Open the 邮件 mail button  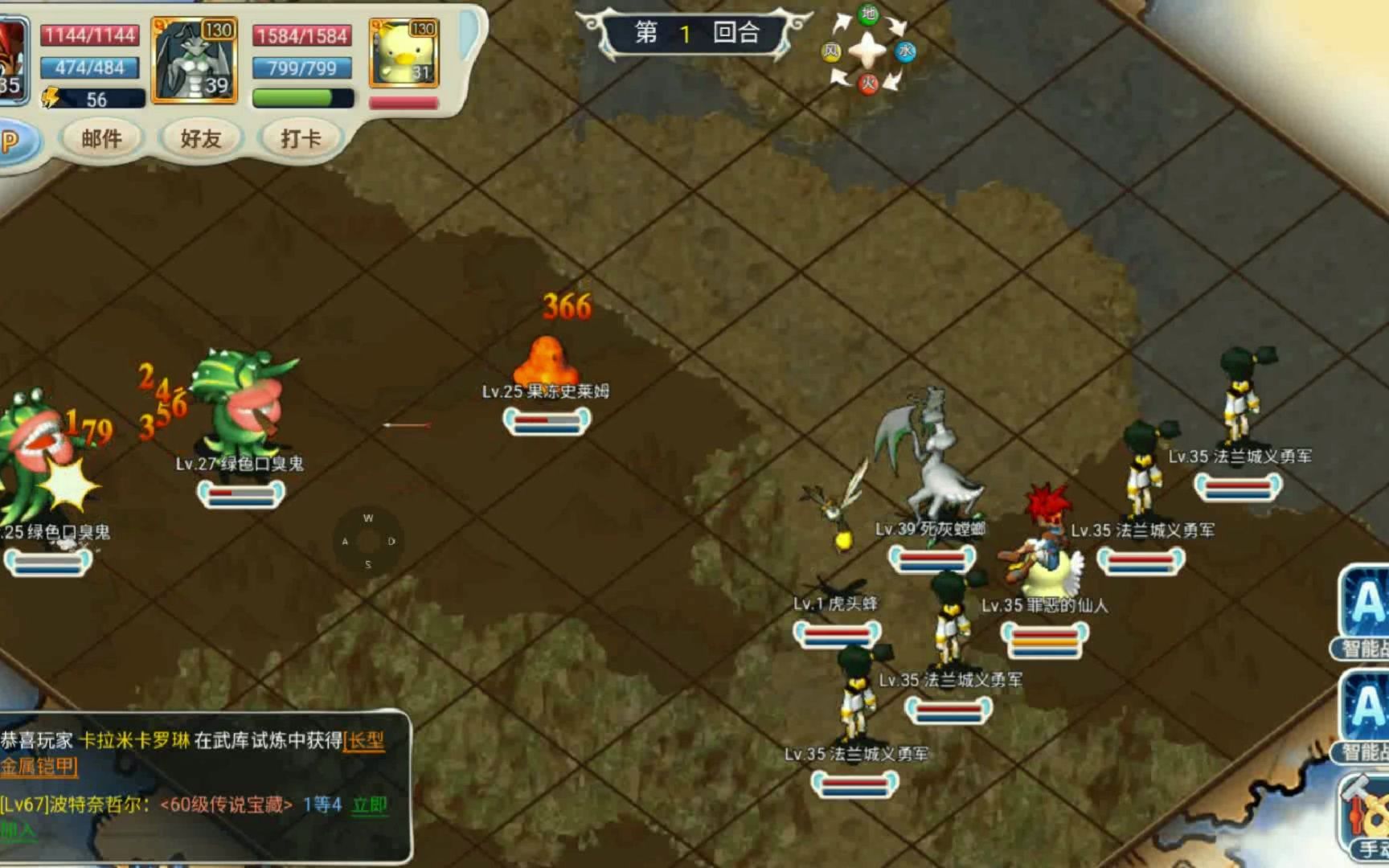(101, 139)
